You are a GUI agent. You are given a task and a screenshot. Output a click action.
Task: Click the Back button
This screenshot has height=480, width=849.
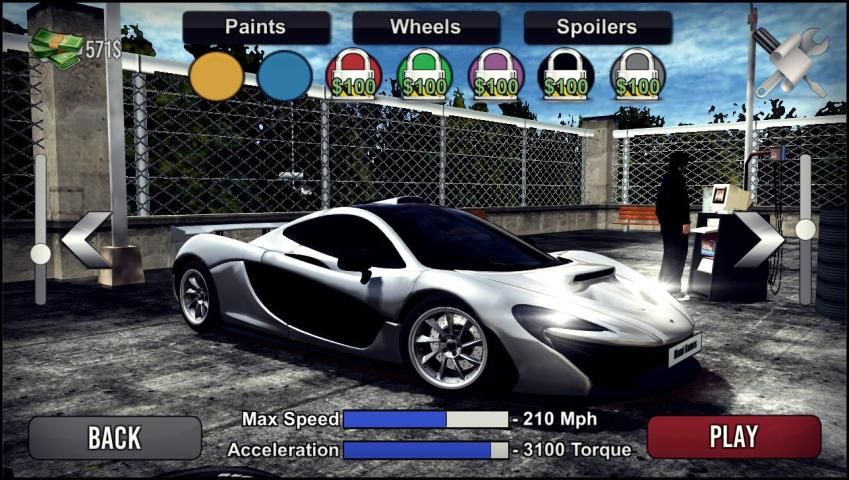pyautogui.click(x=115, y=437)
